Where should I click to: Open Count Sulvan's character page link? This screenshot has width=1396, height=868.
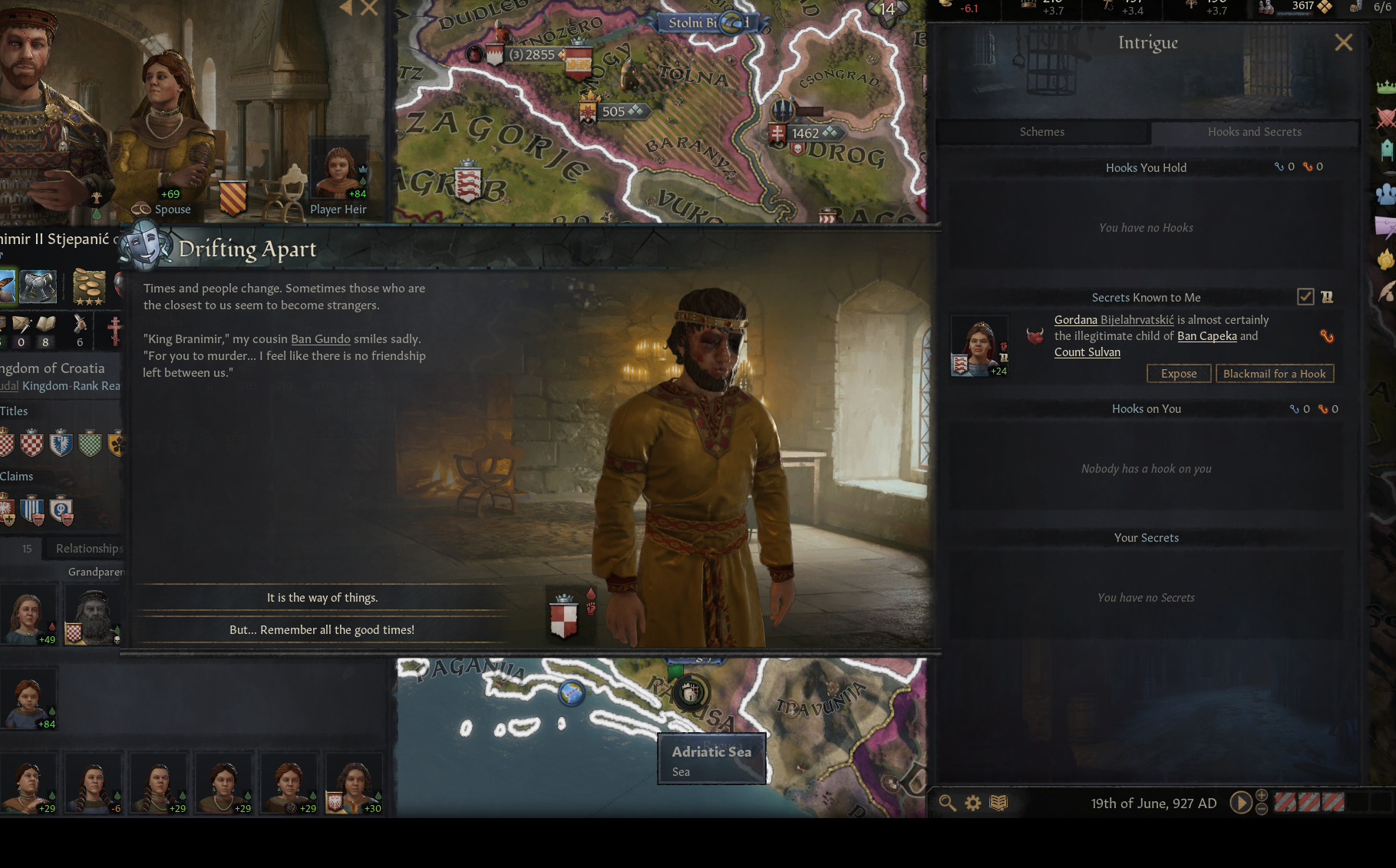point(1087,351)
